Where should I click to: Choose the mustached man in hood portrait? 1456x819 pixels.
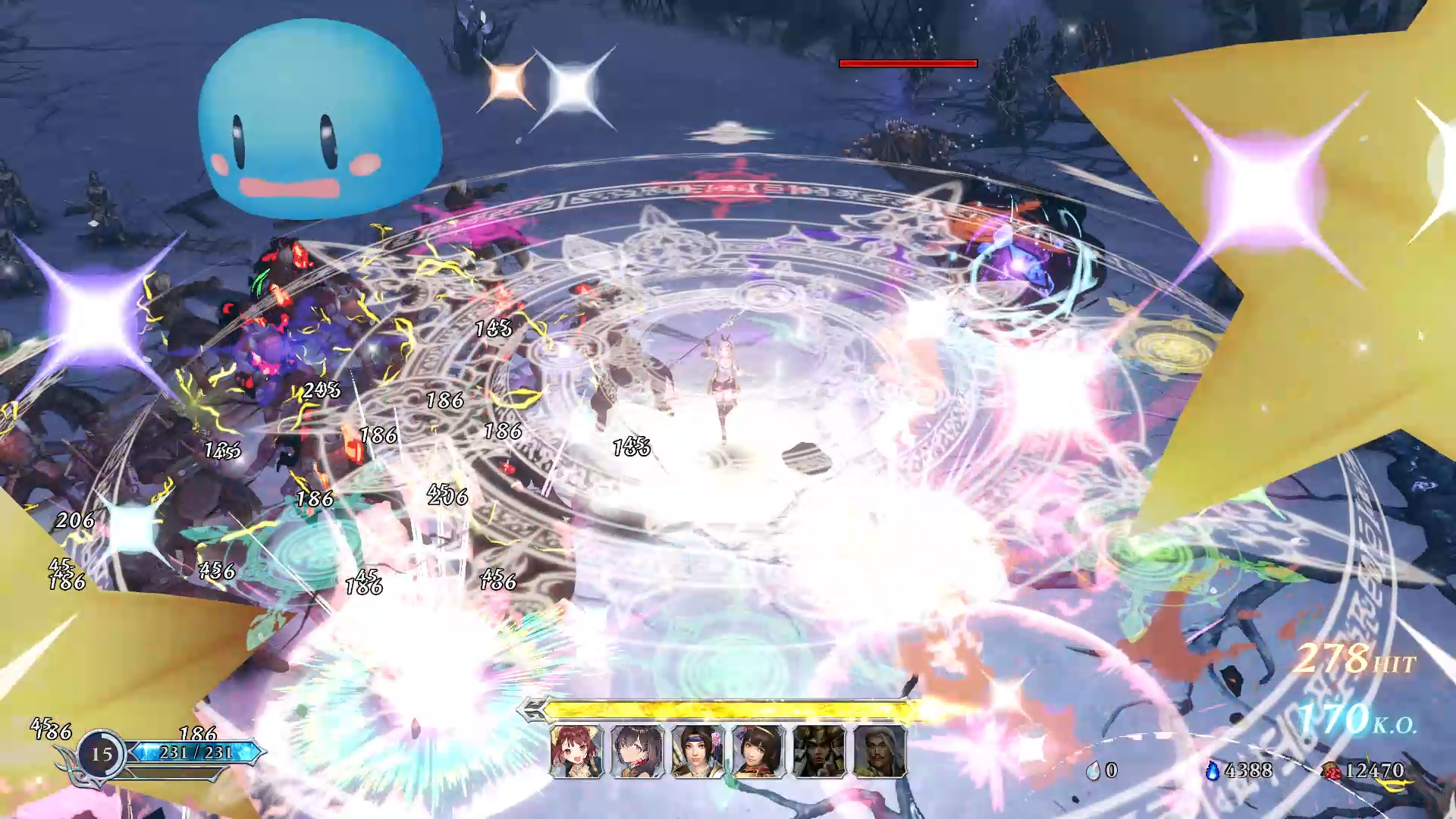[880, 752]
